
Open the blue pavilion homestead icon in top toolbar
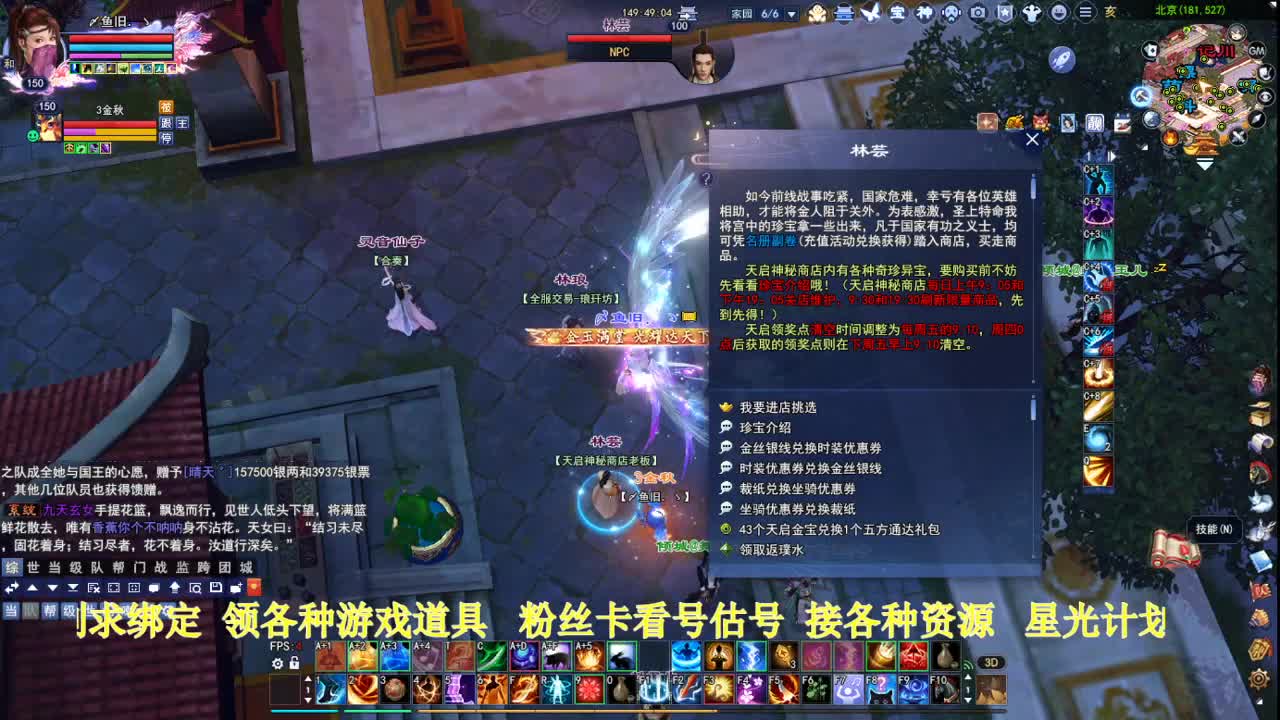[844, 13]
